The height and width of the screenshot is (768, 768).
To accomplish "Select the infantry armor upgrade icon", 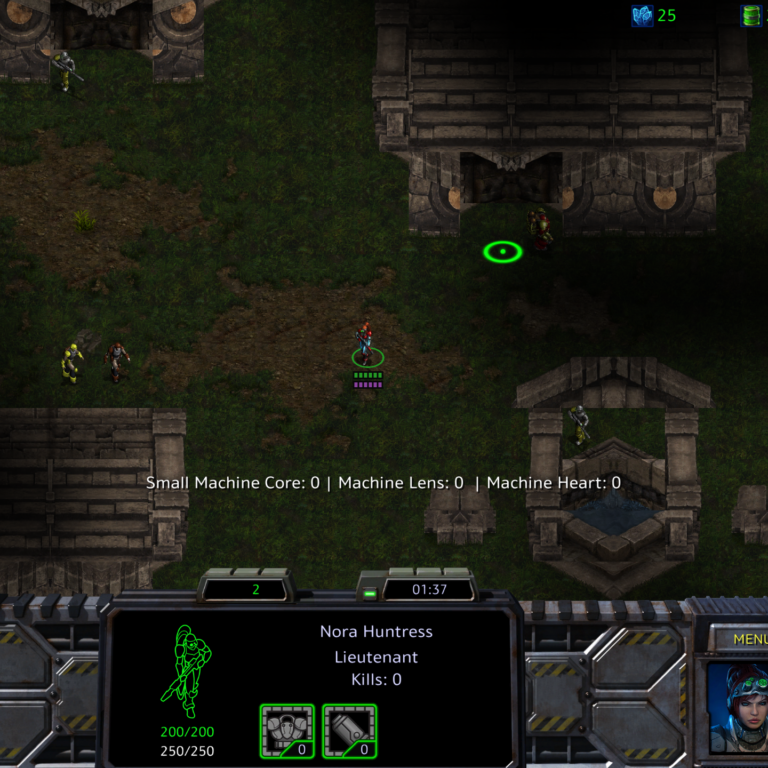I will pos(287,730).
